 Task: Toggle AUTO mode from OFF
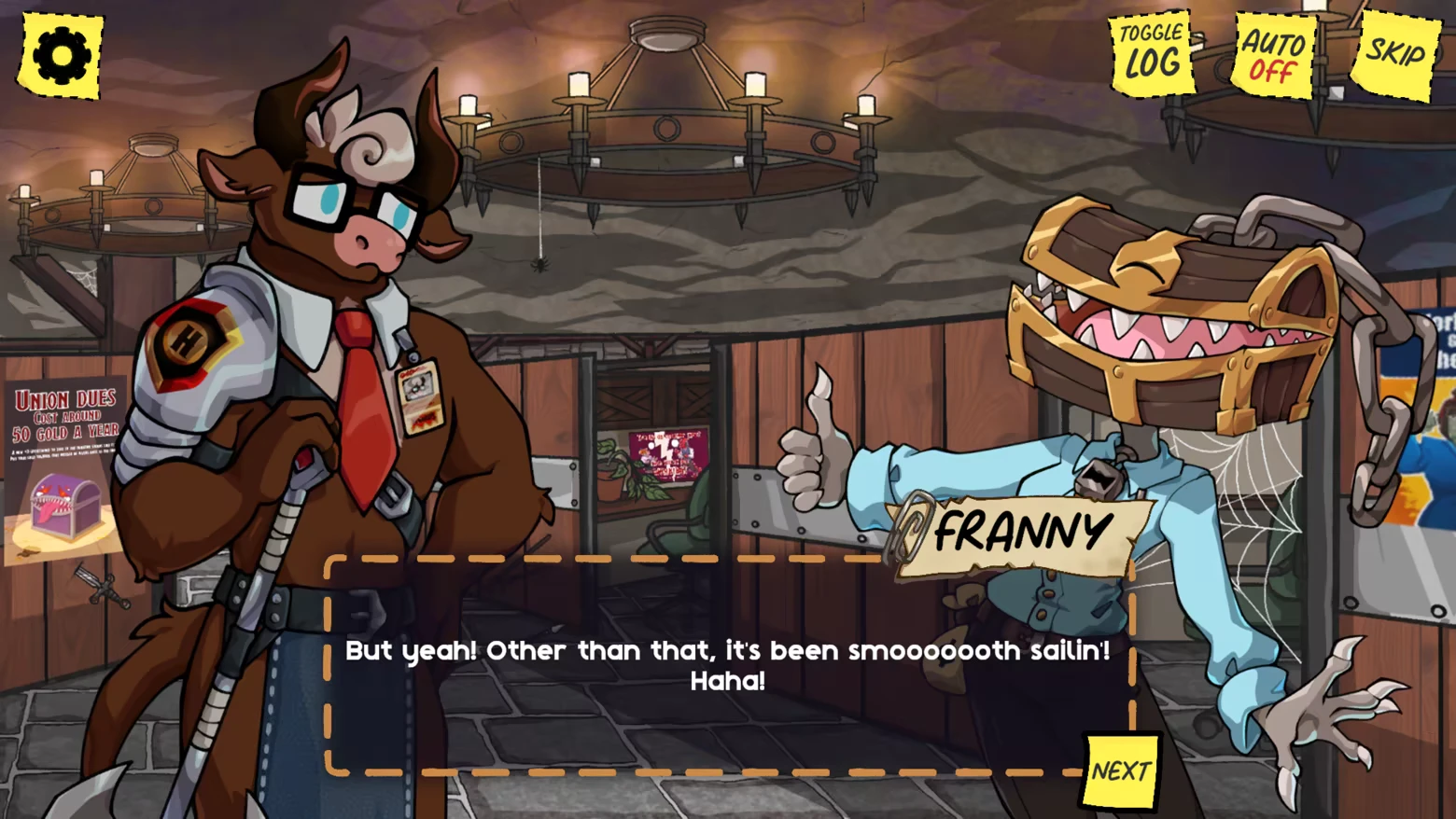click(1273, 56)
